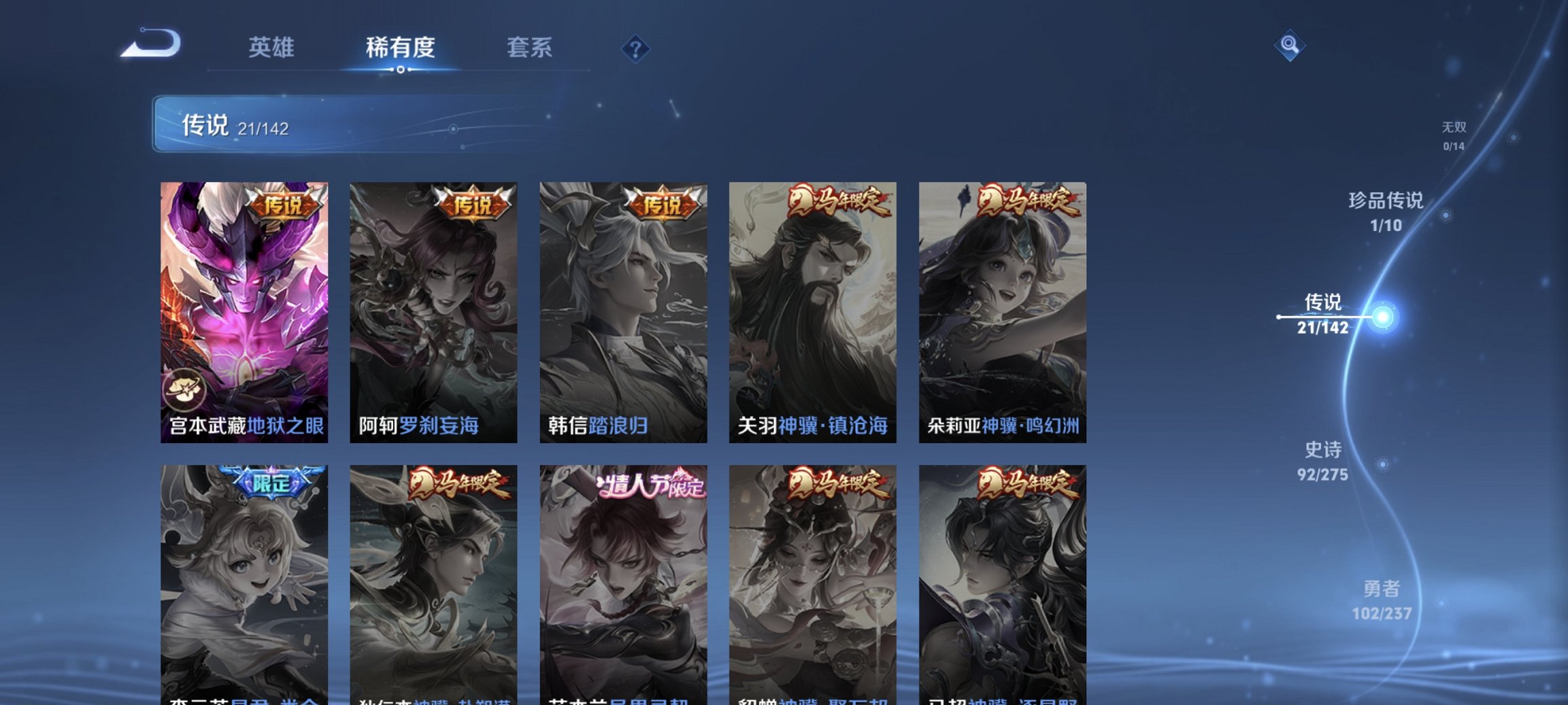1568x705 pixels.
Task: Switch to the 套系 tab
Action: pos(529,48)
